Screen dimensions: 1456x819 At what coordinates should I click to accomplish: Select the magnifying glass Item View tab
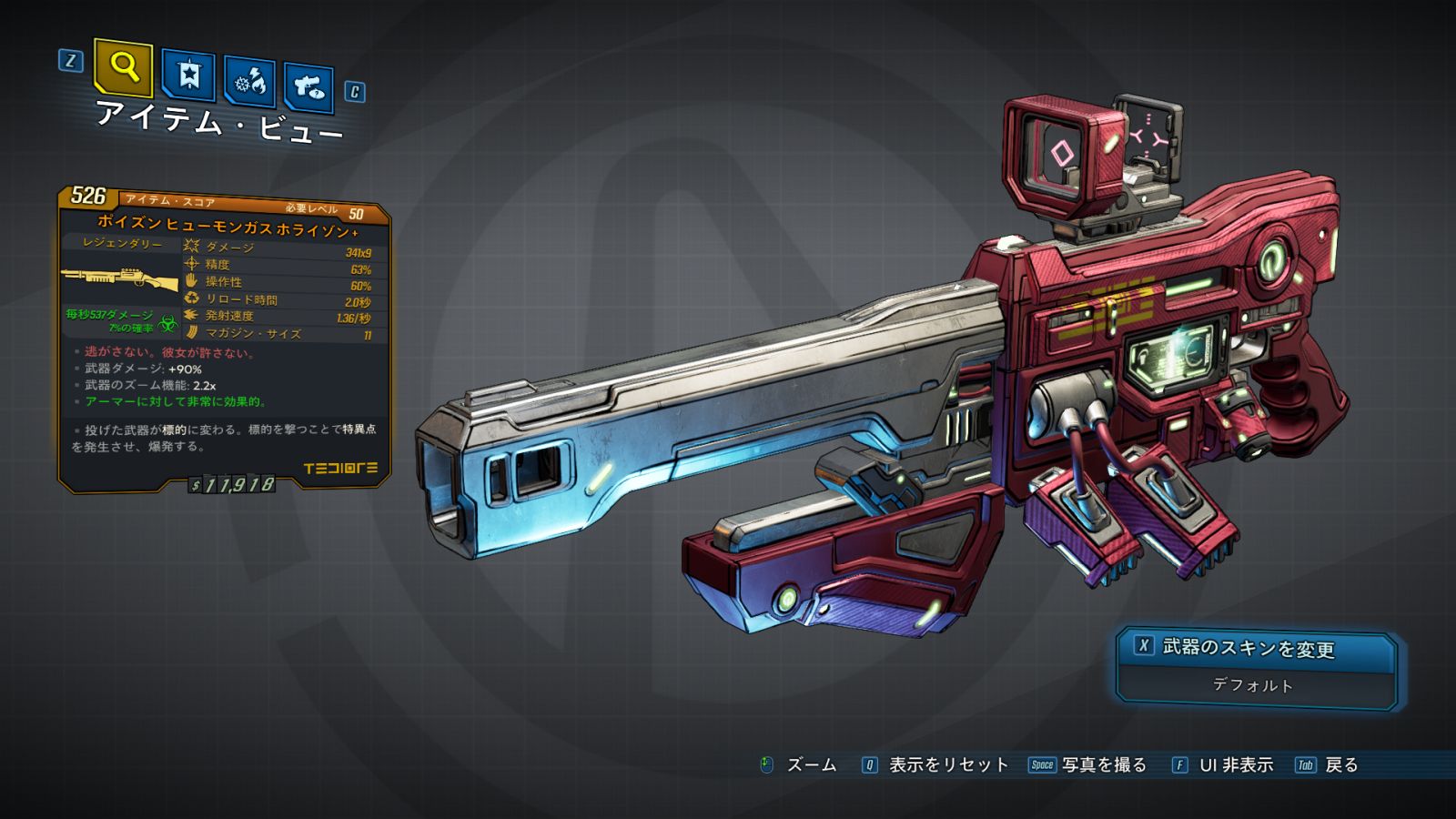(x=123, y=67)
